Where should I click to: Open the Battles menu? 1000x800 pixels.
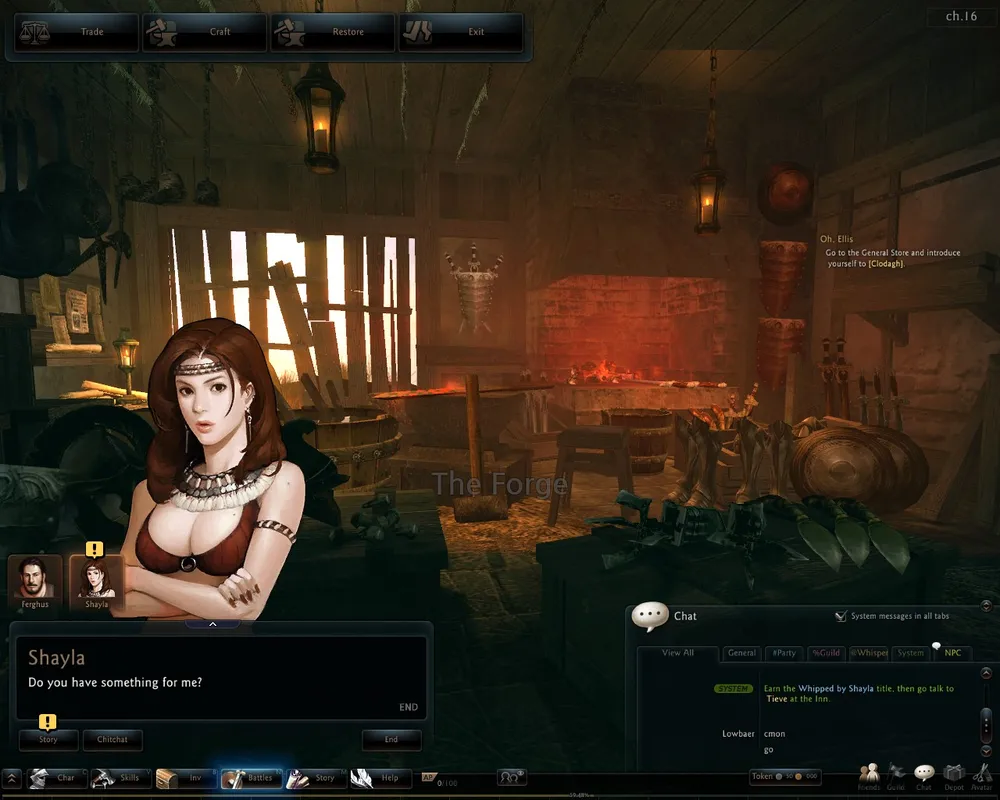pyautogui.click(x=250, y=778)
